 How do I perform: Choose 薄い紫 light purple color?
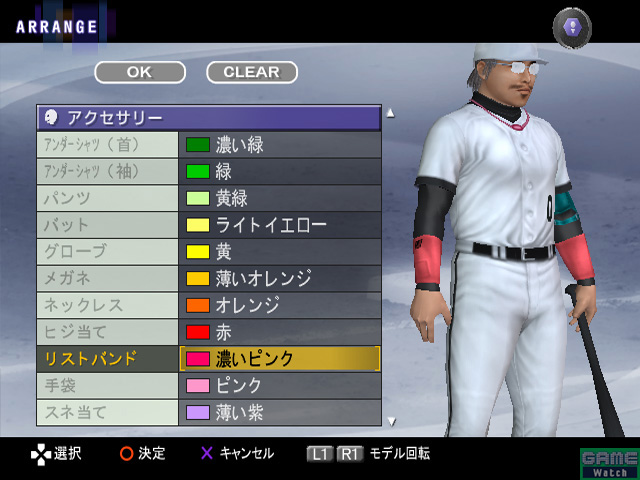point(279,411)
